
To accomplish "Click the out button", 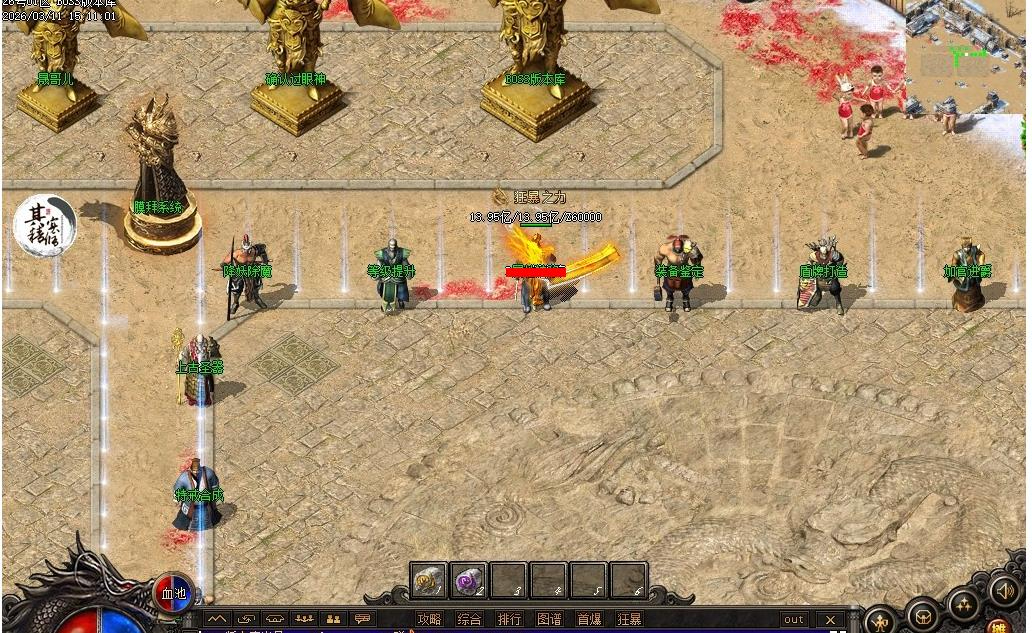I will pyautogui.click(x=794, y=620).
